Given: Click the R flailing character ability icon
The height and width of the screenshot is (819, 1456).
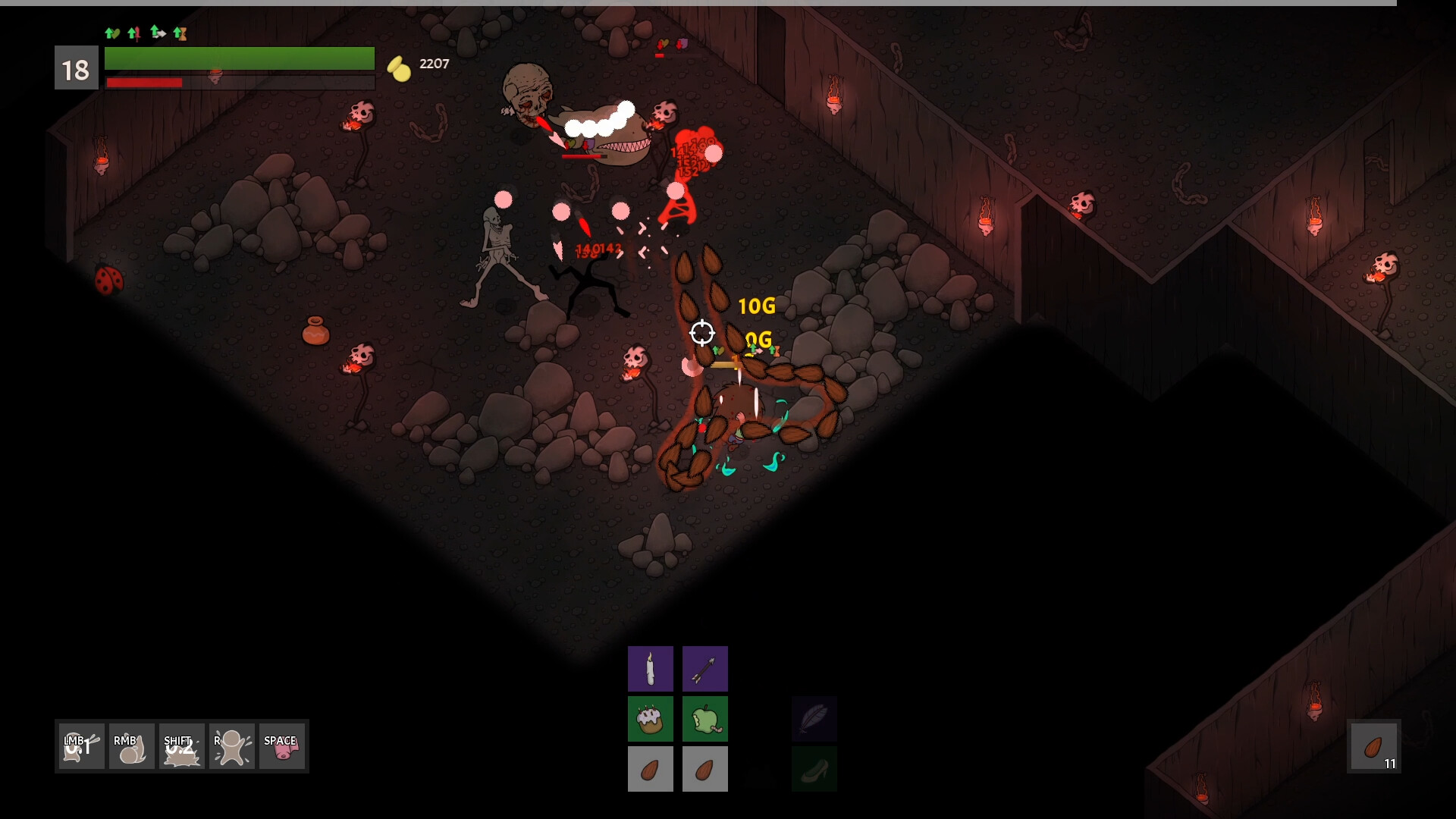Looking at the screenshot, I should (231, 746).
